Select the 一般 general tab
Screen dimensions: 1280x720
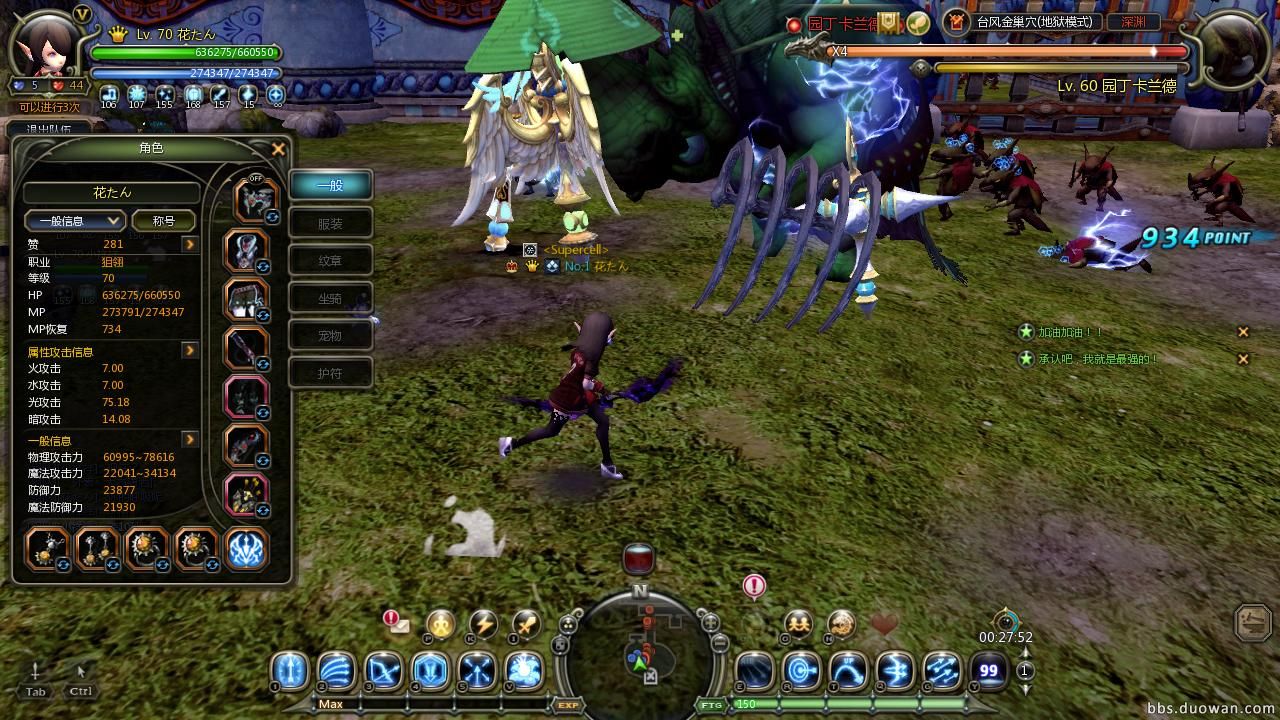pos(330,185)
